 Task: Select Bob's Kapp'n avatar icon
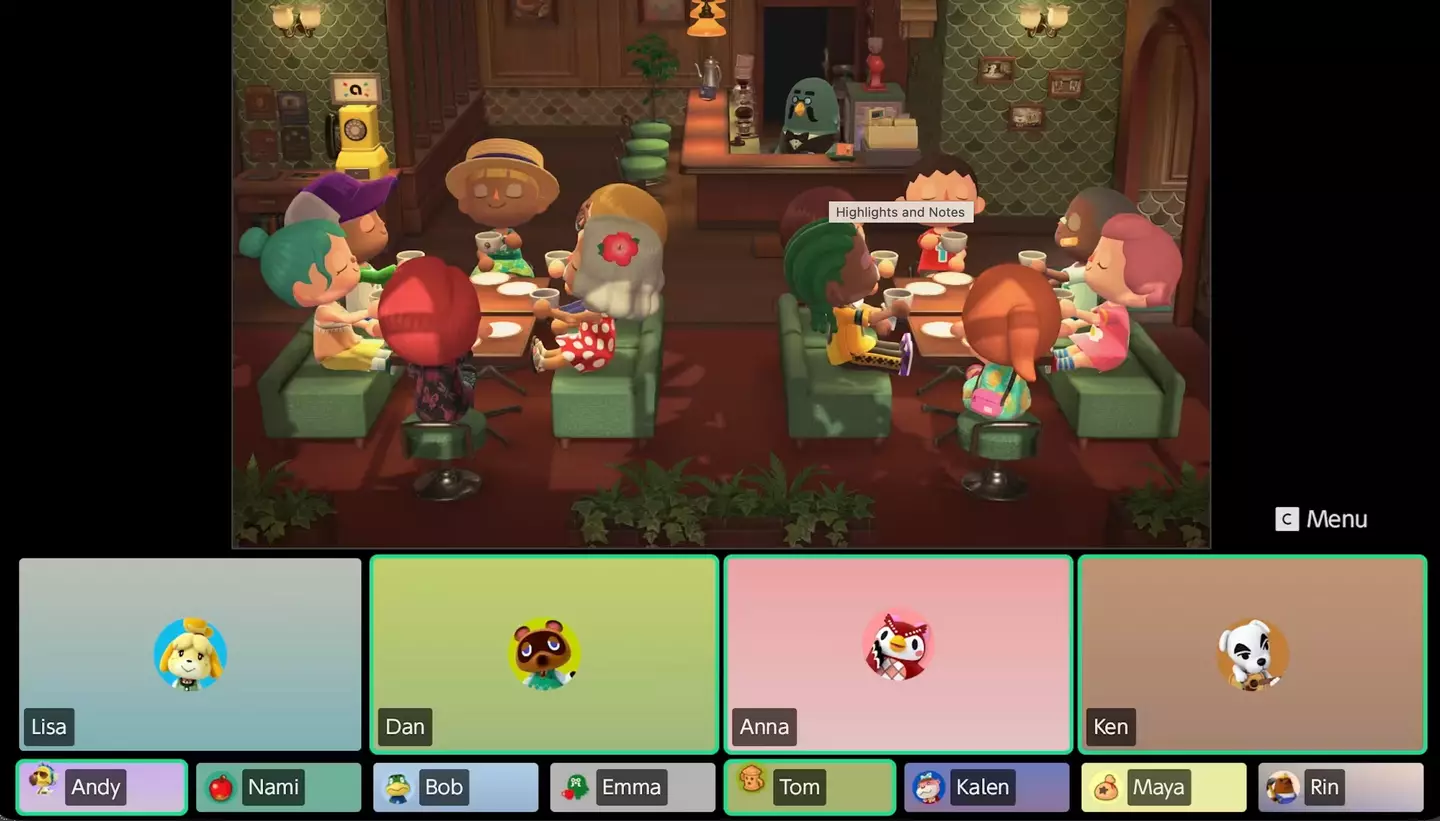click(398, 787)
